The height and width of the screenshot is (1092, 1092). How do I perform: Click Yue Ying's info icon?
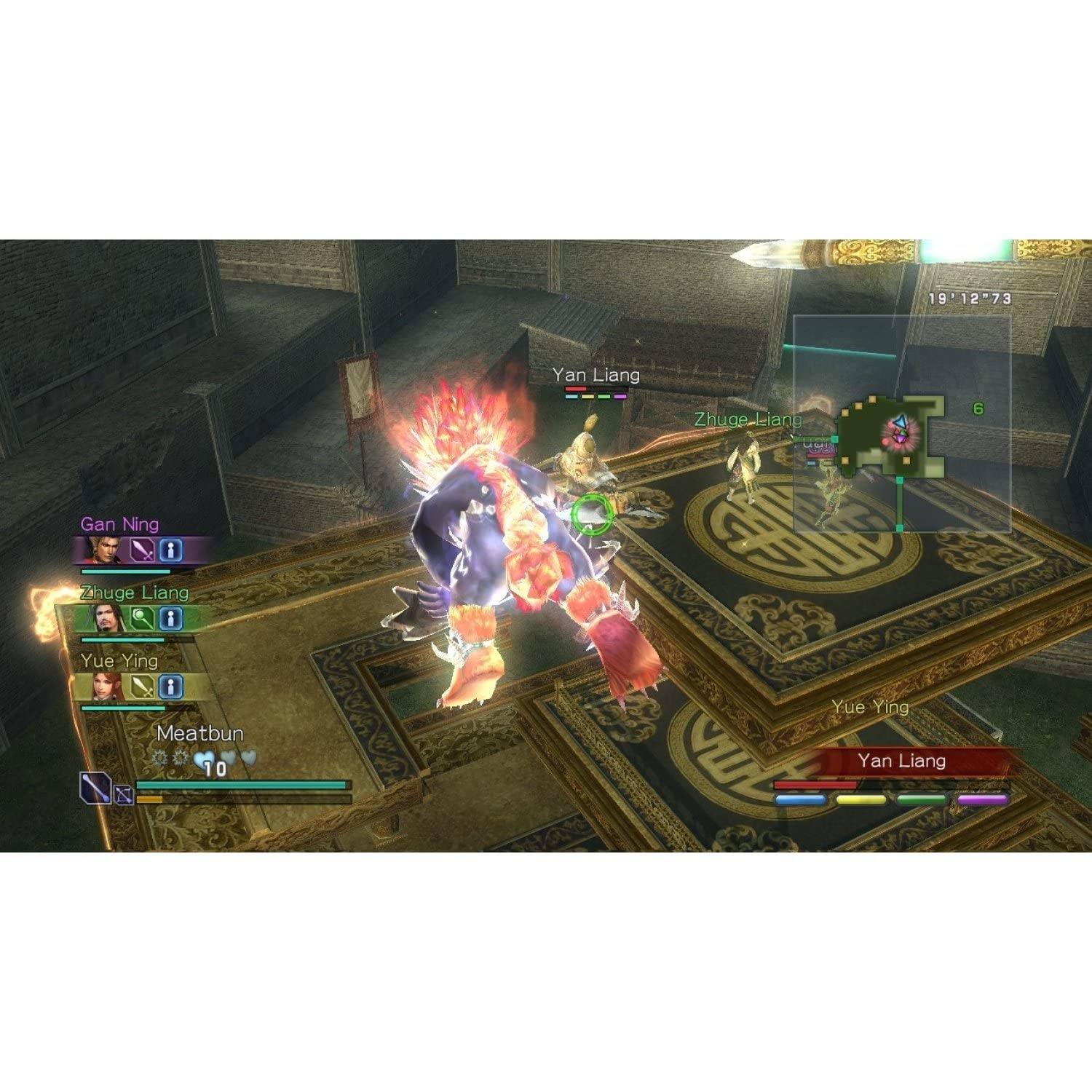pyautogui.click(x=170, y=687)
